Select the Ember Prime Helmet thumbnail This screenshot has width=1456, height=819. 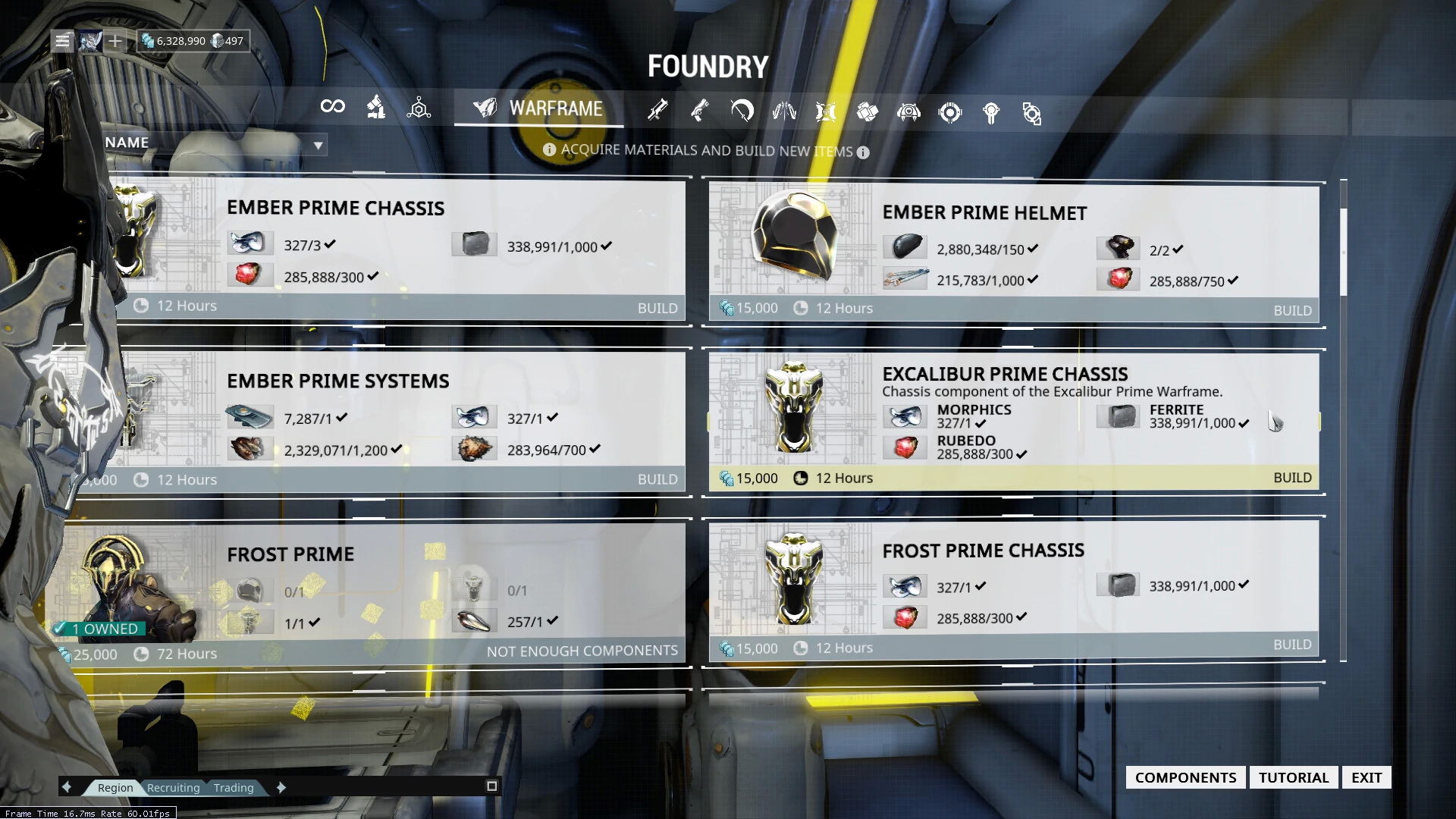(792, 237)
